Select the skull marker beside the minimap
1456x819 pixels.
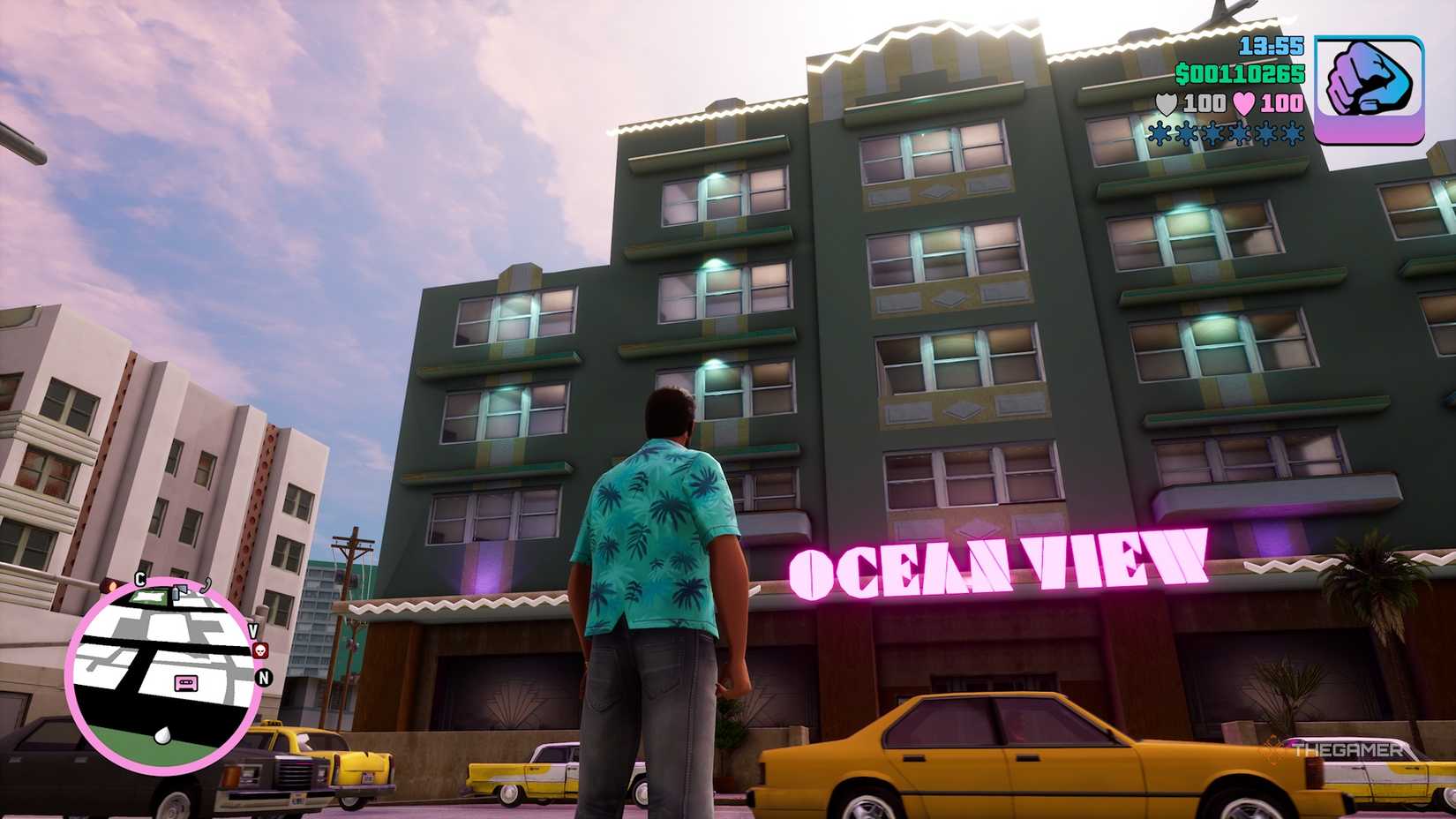259,650
